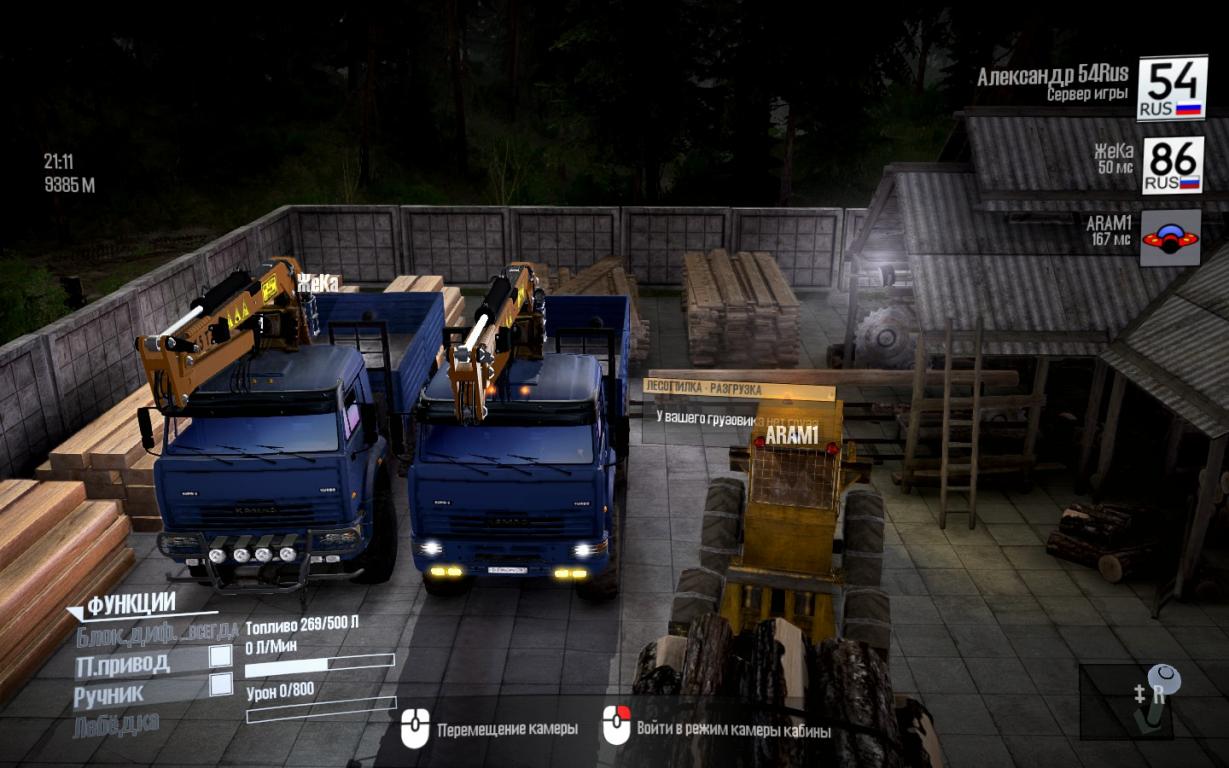
Task: Click ARAM1's UFO avatar in player list
Action: click(x=1170, y=238)
